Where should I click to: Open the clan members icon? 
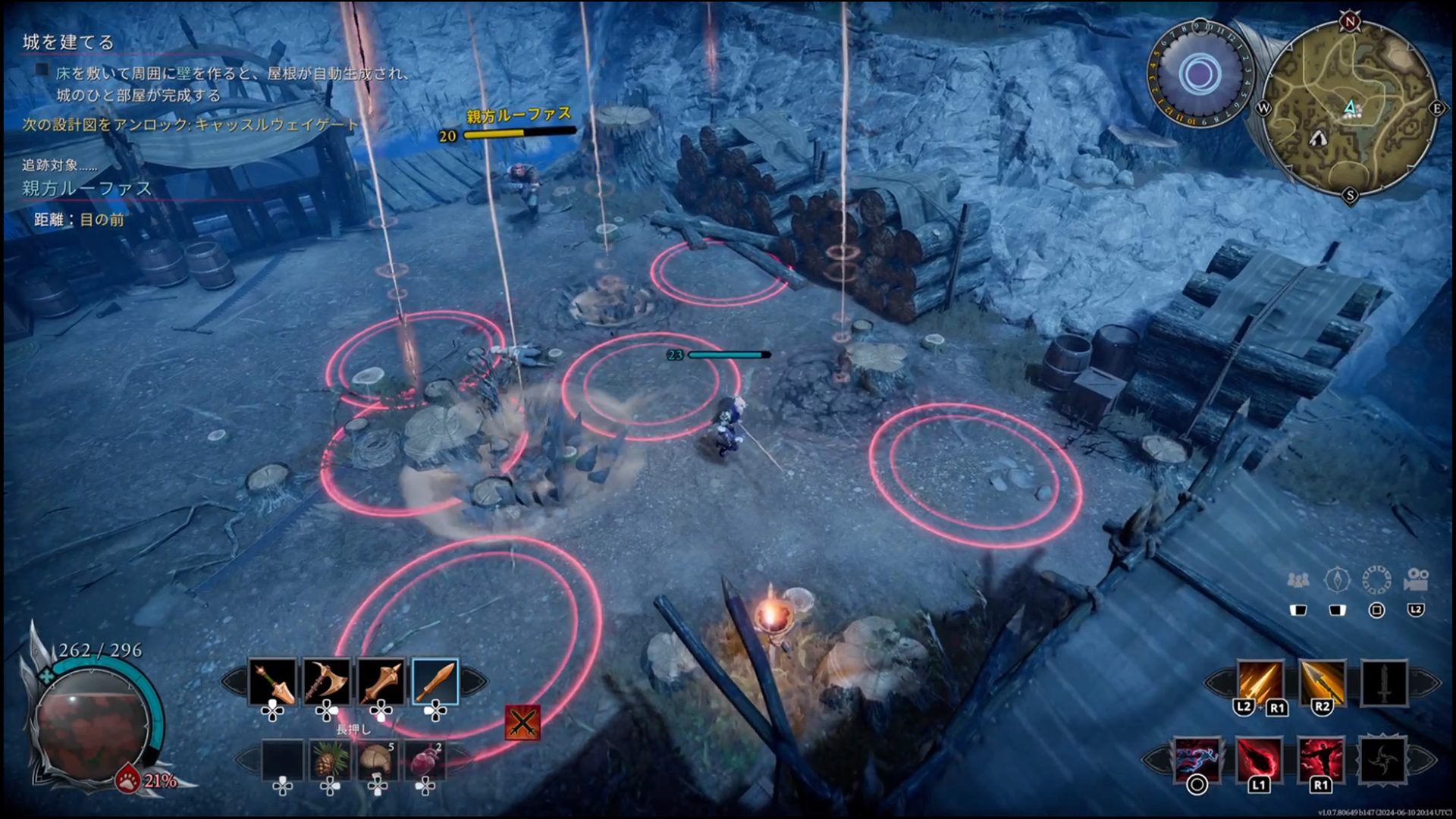coord(1298,581)
